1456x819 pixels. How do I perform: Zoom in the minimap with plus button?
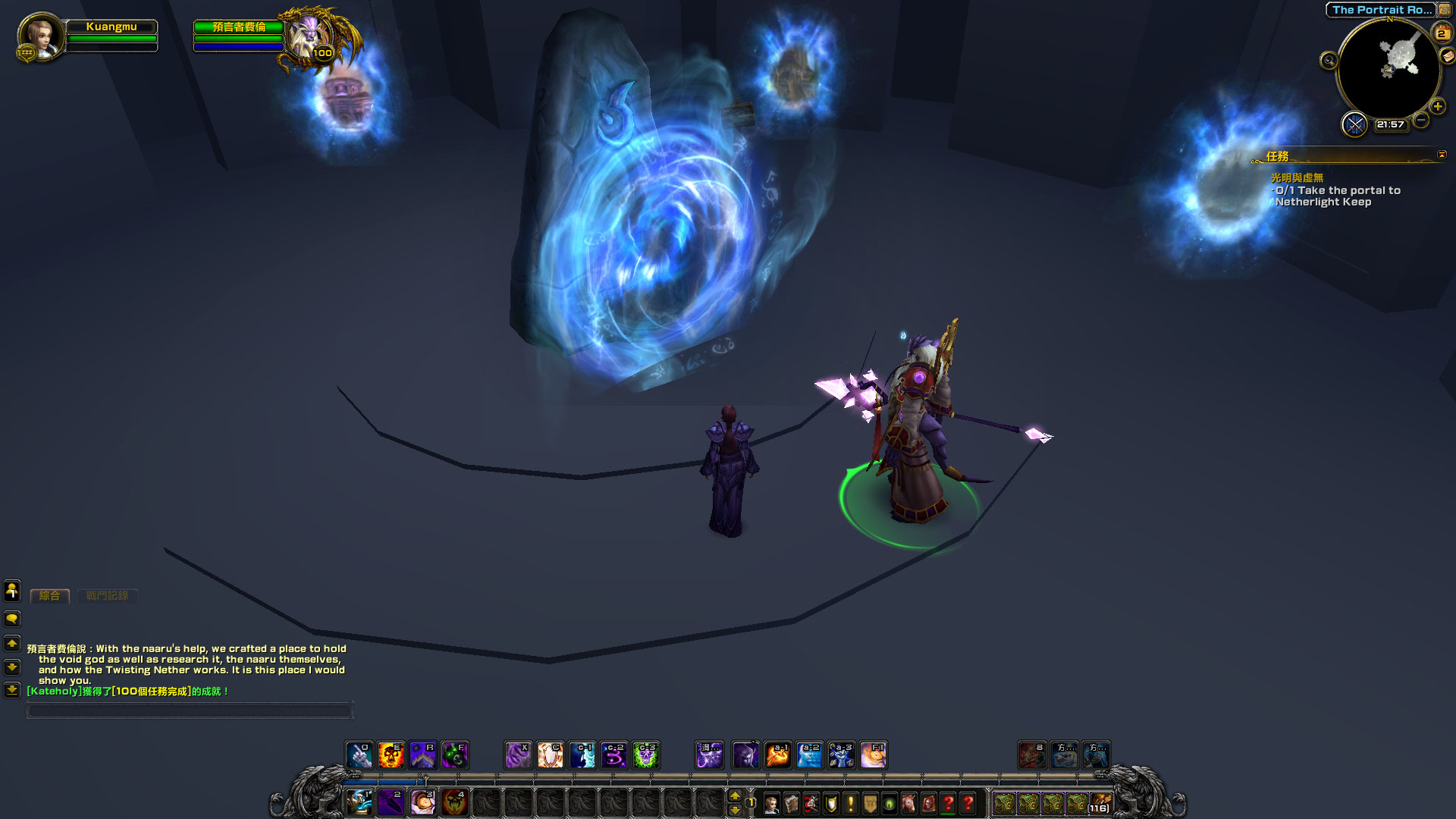coord(1437,106)
